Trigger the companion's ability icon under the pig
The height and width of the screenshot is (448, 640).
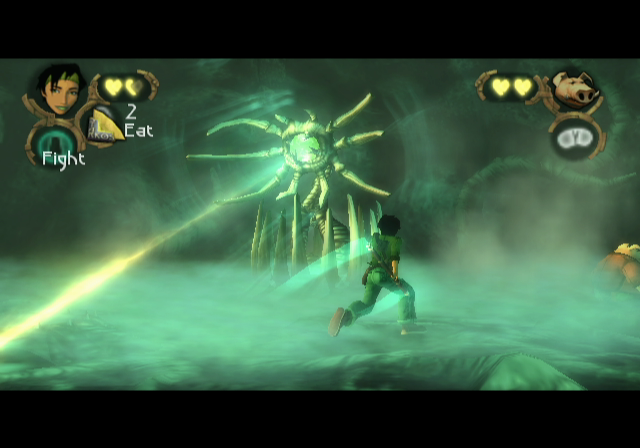571,136
